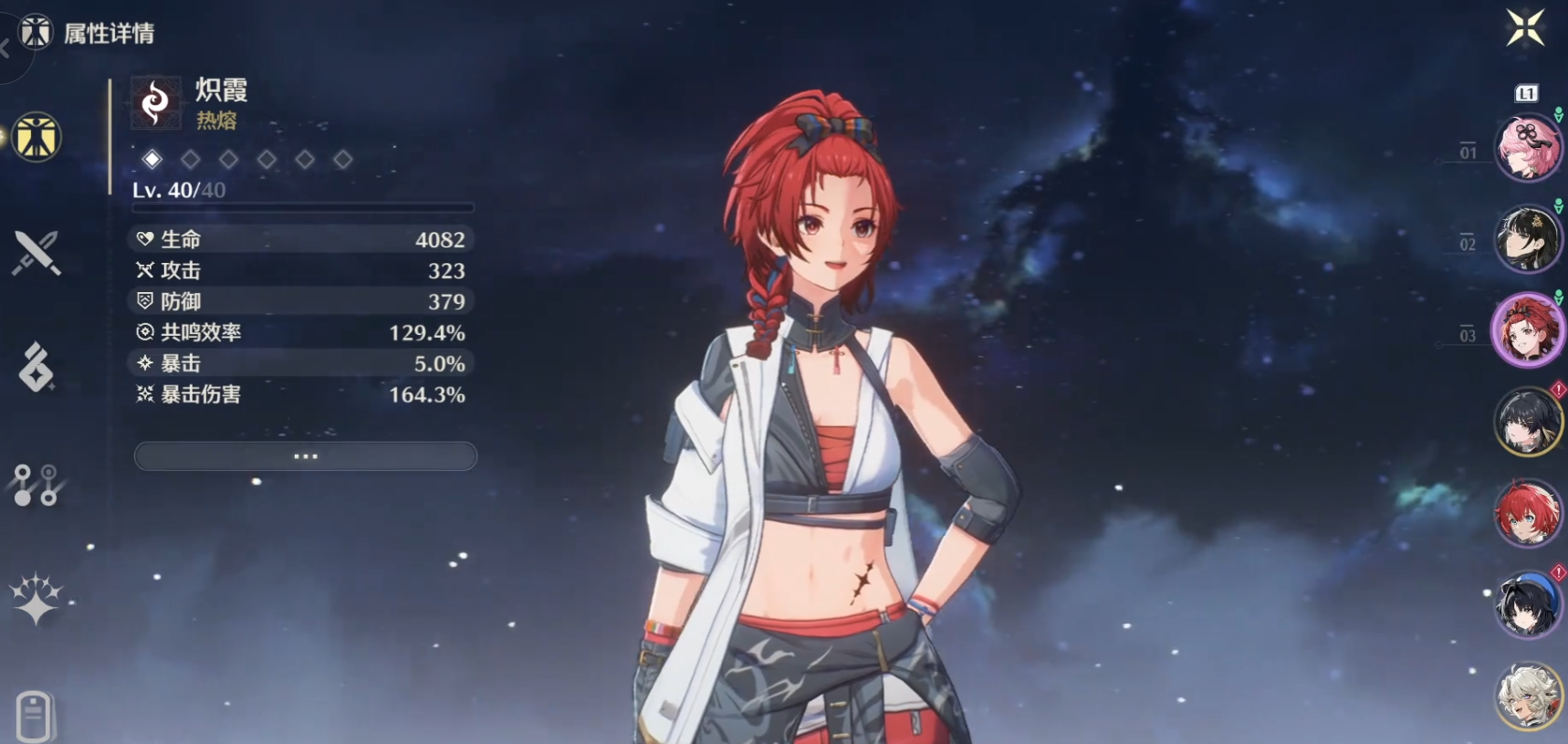Show details for the Crit. DMG stat row
The image size is (1568, 744).
[301, 394]
